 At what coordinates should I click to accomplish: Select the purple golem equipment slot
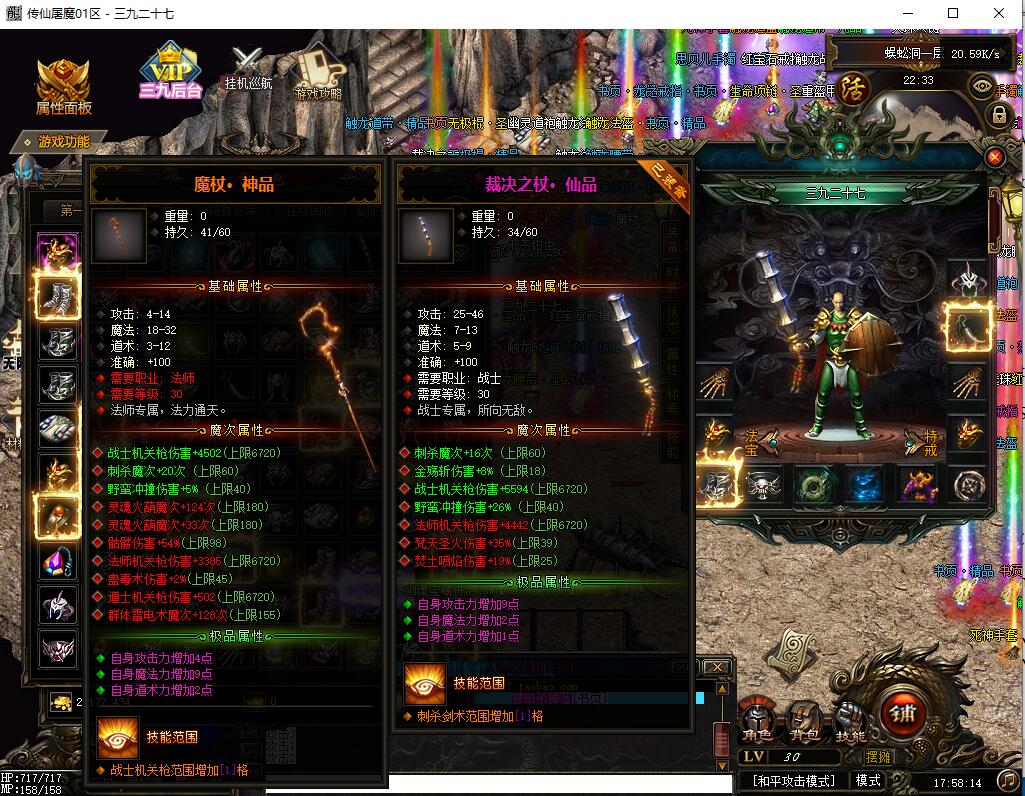coord(916,485)
